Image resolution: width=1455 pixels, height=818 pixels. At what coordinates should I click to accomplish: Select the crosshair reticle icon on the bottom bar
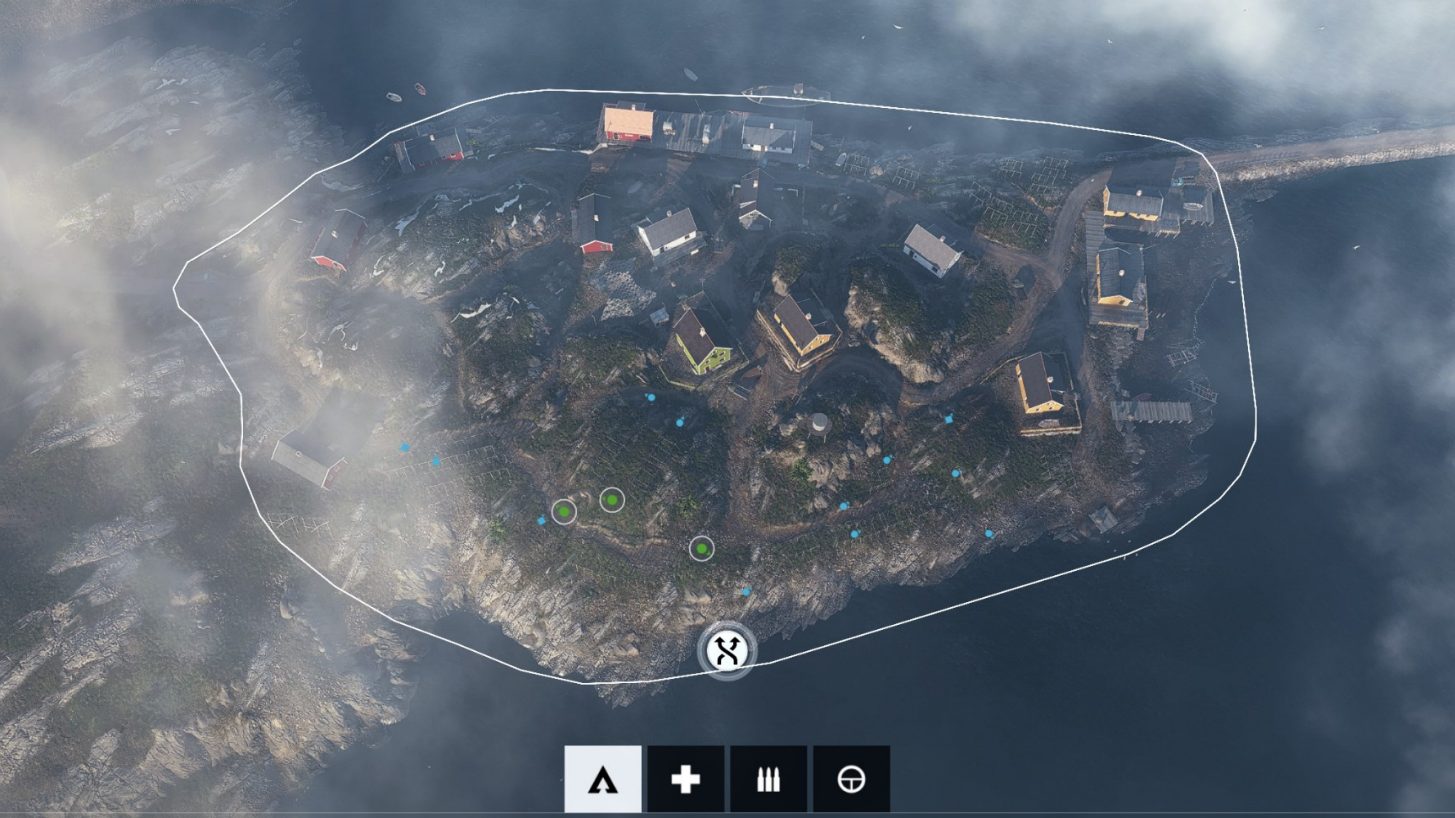pyautogui.click(x=849, y=777)
